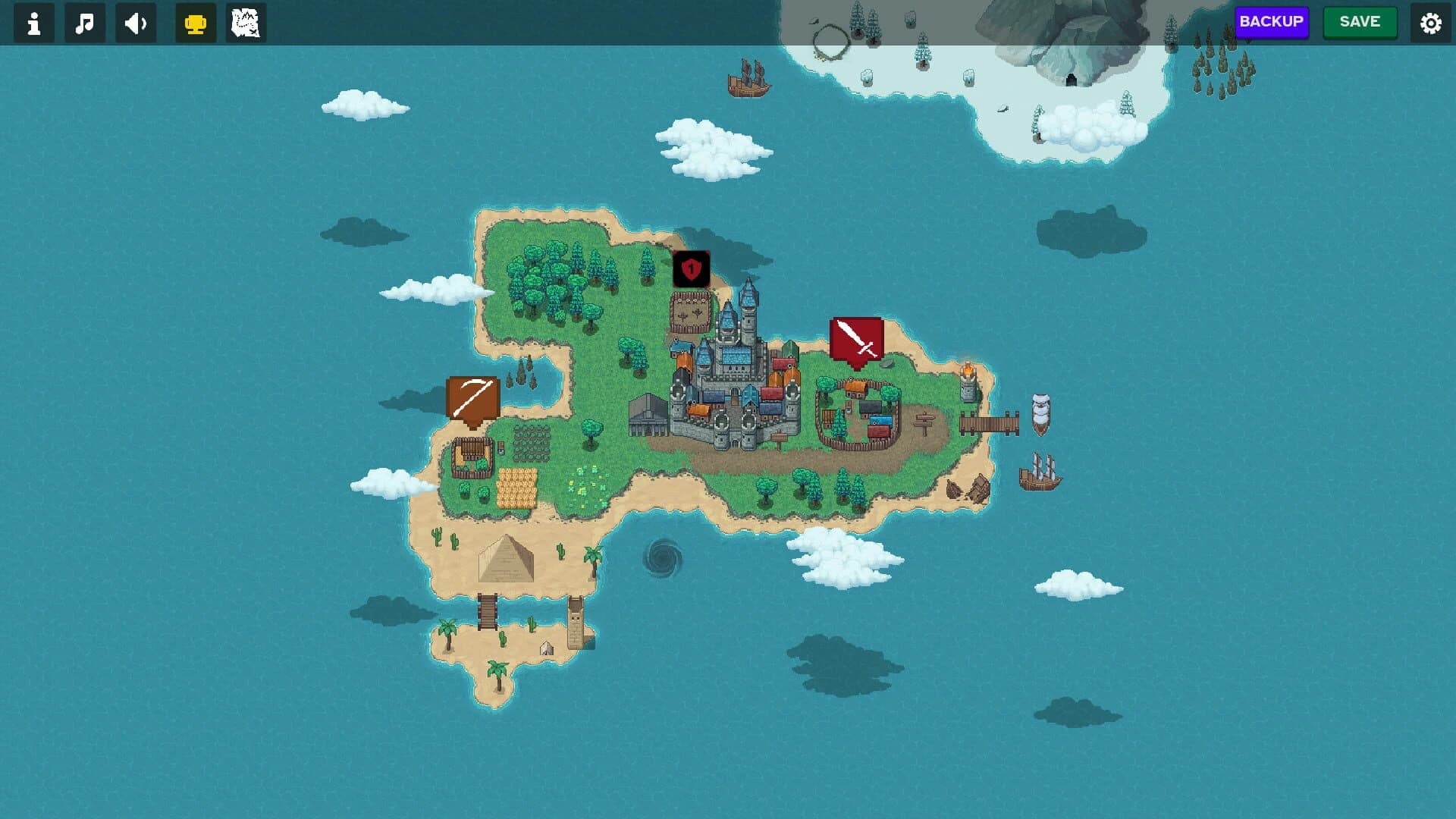The height and width of the screenshot is (819, 1456).
Task: Save the game with the SAVE button
Action: point(1360,22)
